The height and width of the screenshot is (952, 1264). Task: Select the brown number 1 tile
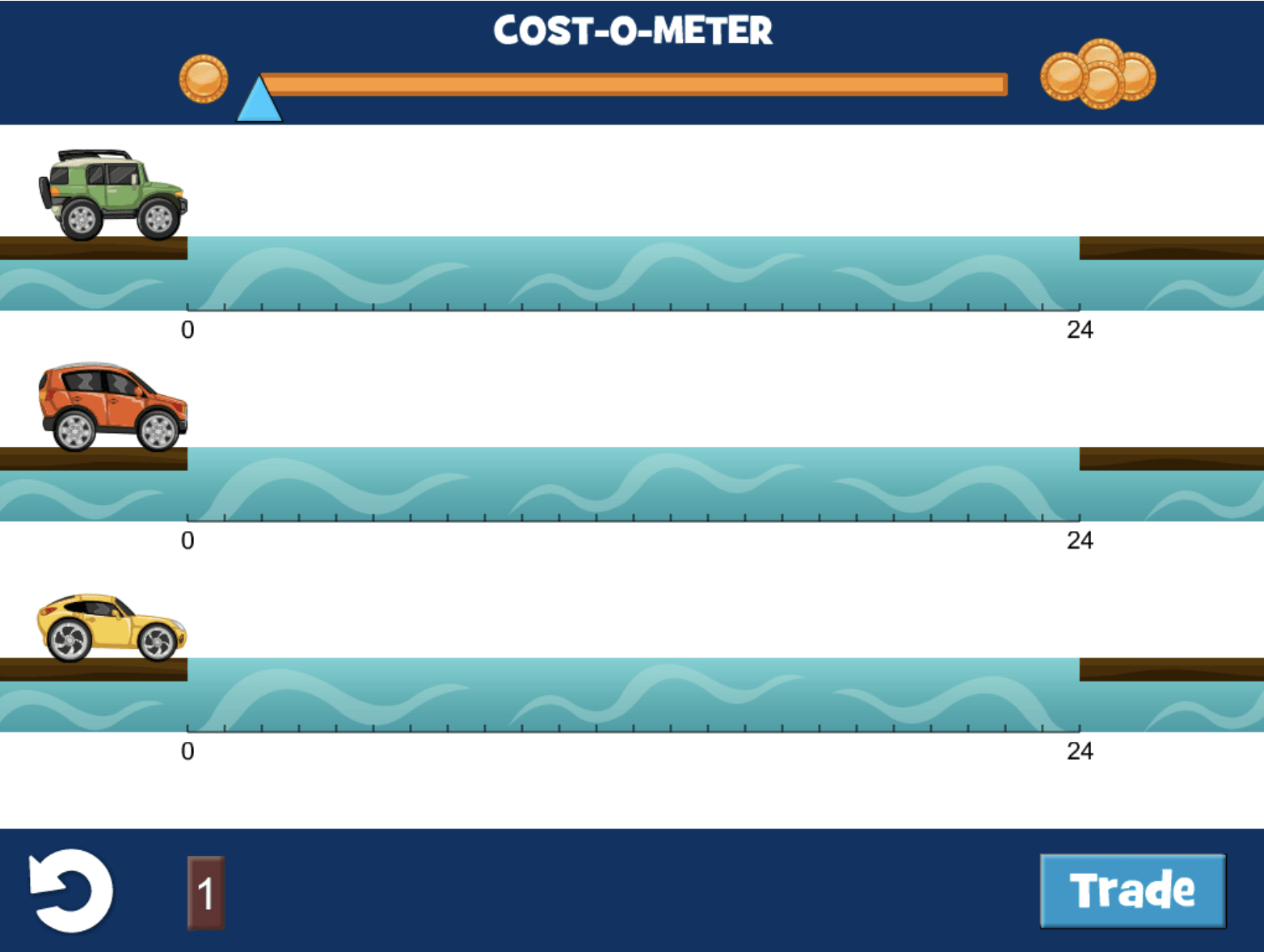point(204,891)
